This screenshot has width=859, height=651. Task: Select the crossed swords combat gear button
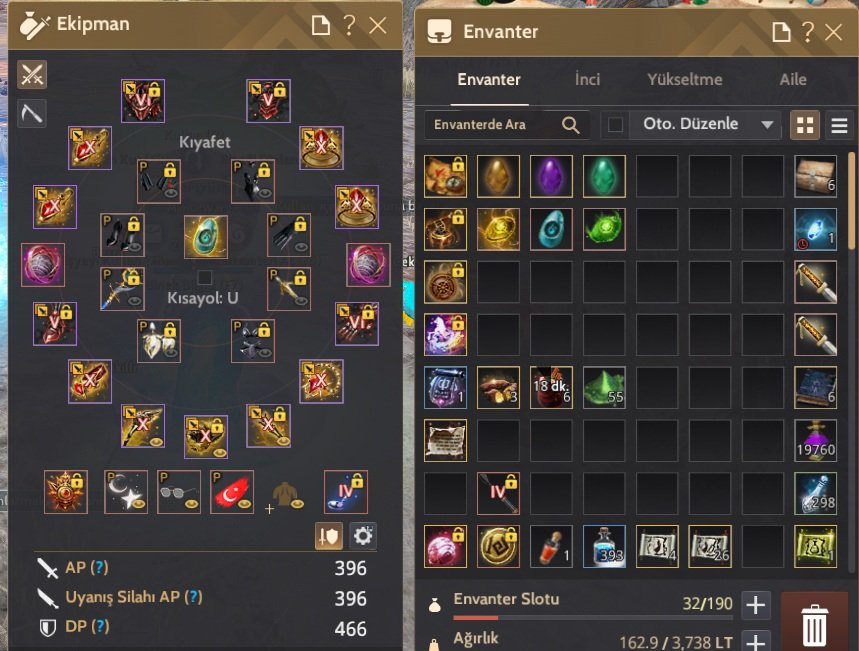(x=32, y=74)
